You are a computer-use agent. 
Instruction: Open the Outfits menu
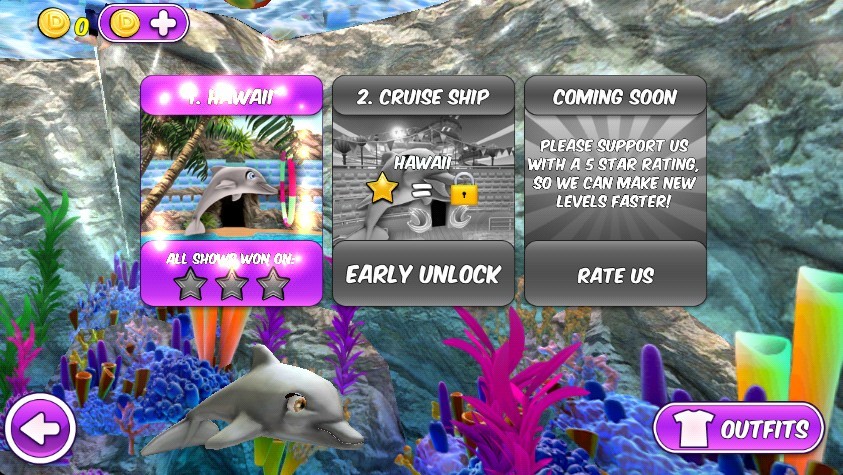(x=739, y=429)
